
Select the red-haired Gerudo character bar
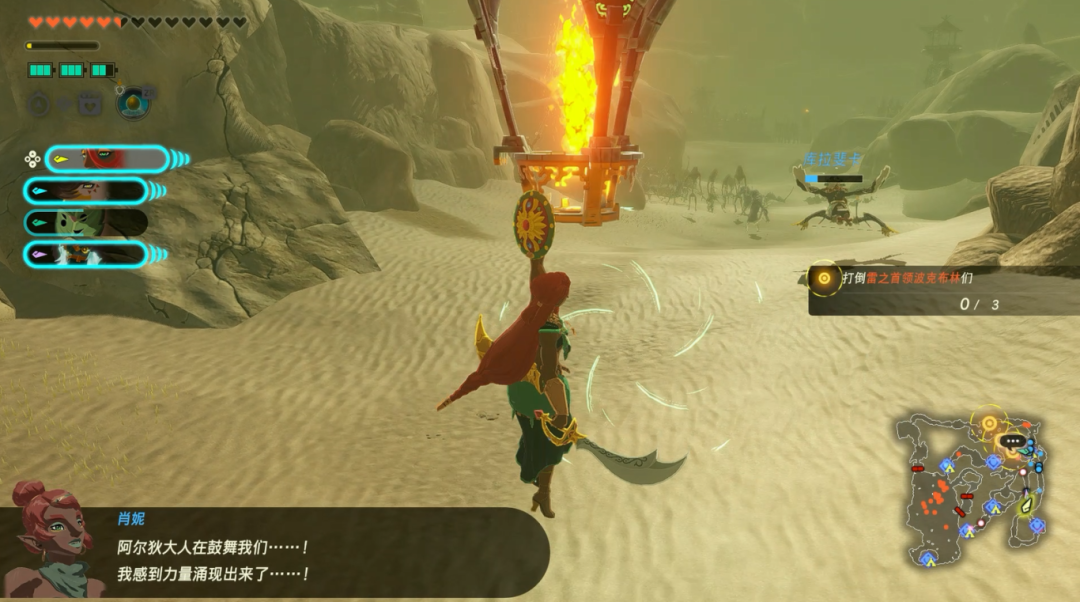(107, 159)
